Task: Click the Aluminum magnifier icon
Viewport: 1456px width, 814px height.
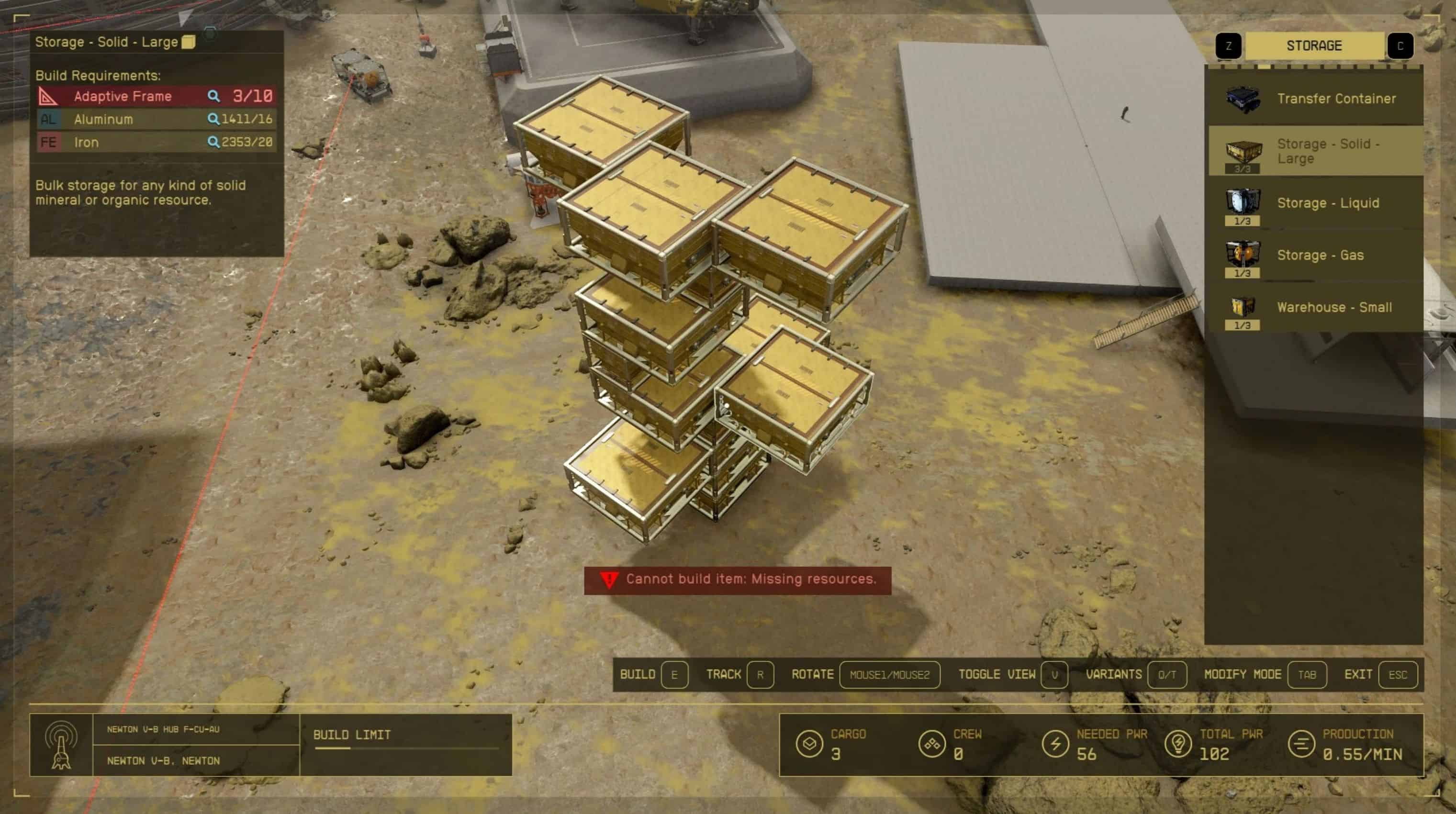Action: 213,119
